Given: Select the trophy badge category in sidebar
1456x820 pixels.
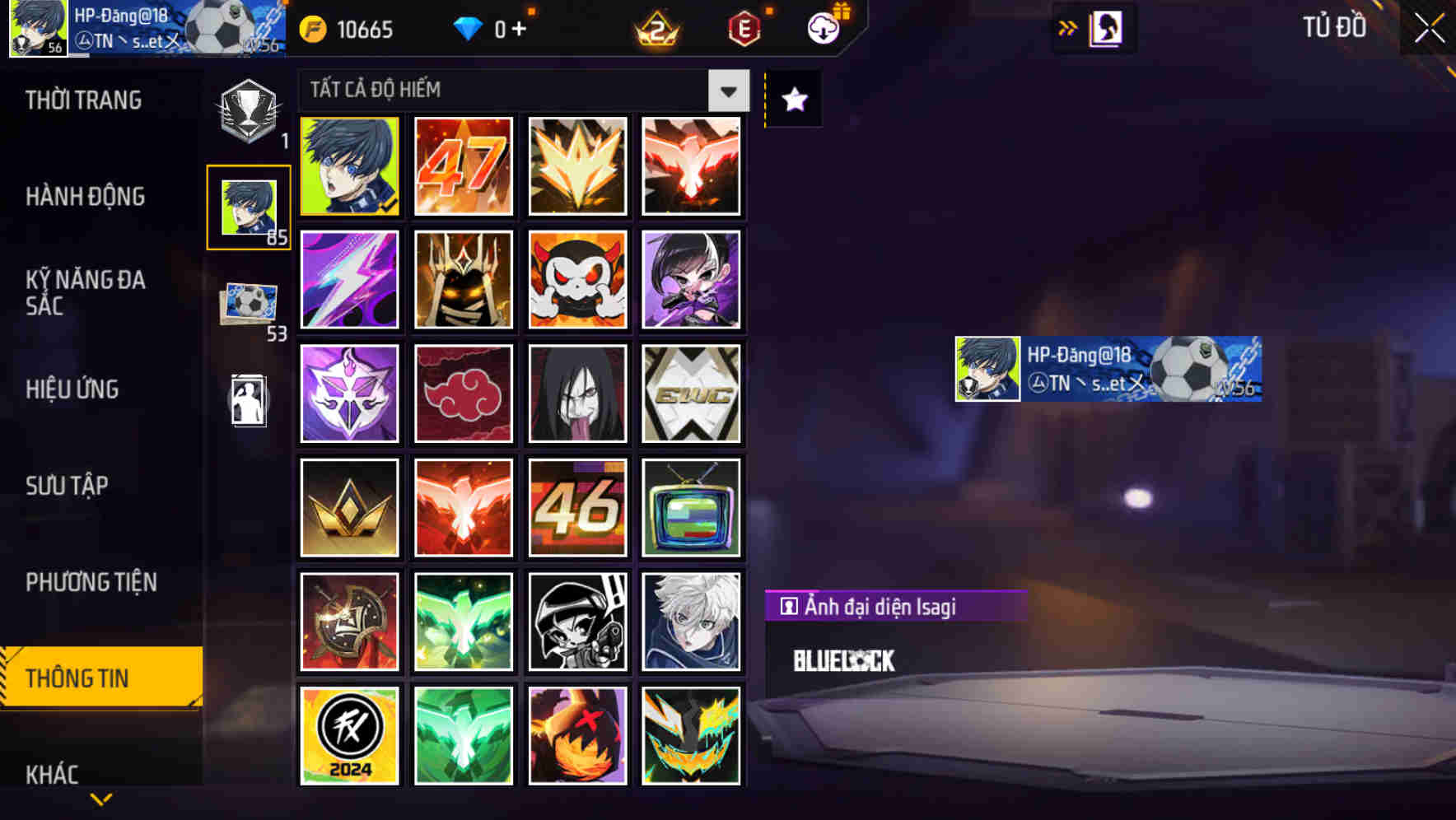Looking at the screenshot, I should tap(247, 105).
